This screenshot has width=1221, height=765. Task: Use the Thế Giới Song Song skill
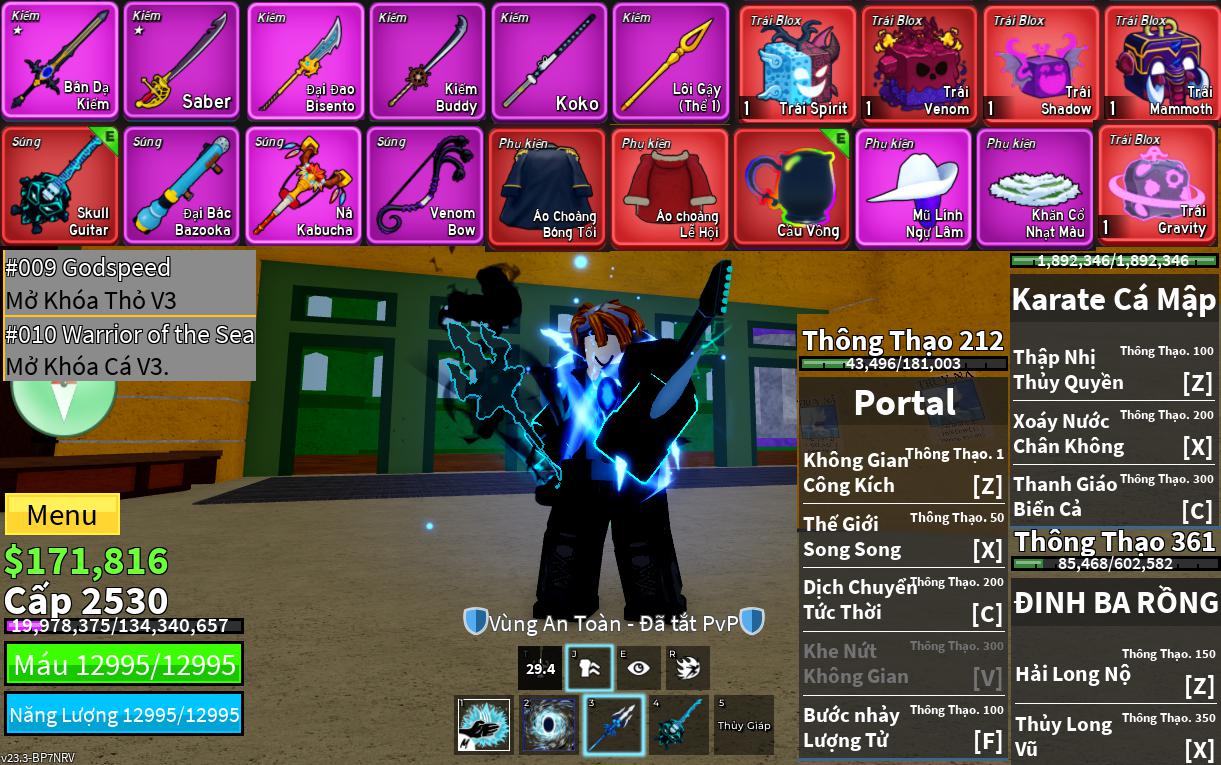(x=902, y=537)
